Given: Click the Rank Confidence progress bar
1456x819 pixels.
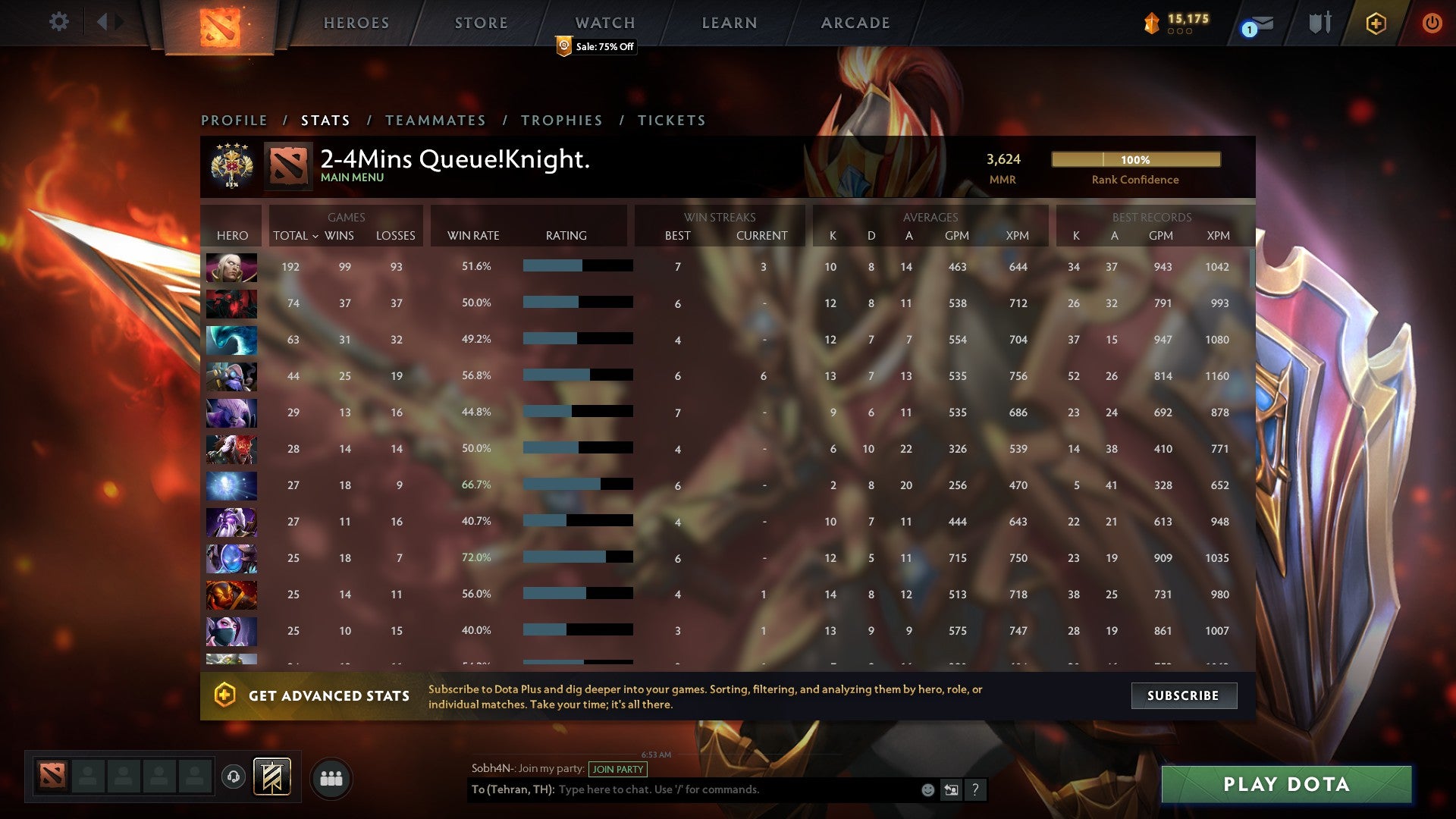Looking at the screenshot, I should 1135,160.
